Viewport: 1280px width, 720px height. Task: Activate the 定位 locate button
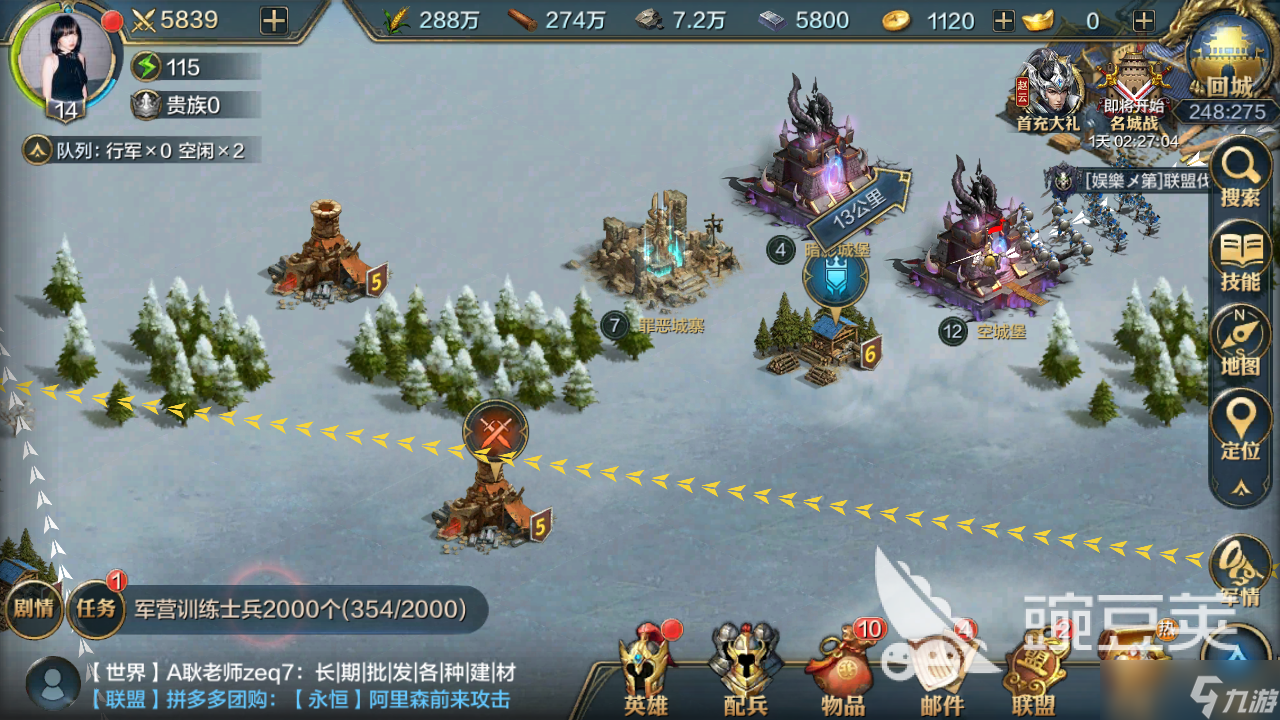1240,427
